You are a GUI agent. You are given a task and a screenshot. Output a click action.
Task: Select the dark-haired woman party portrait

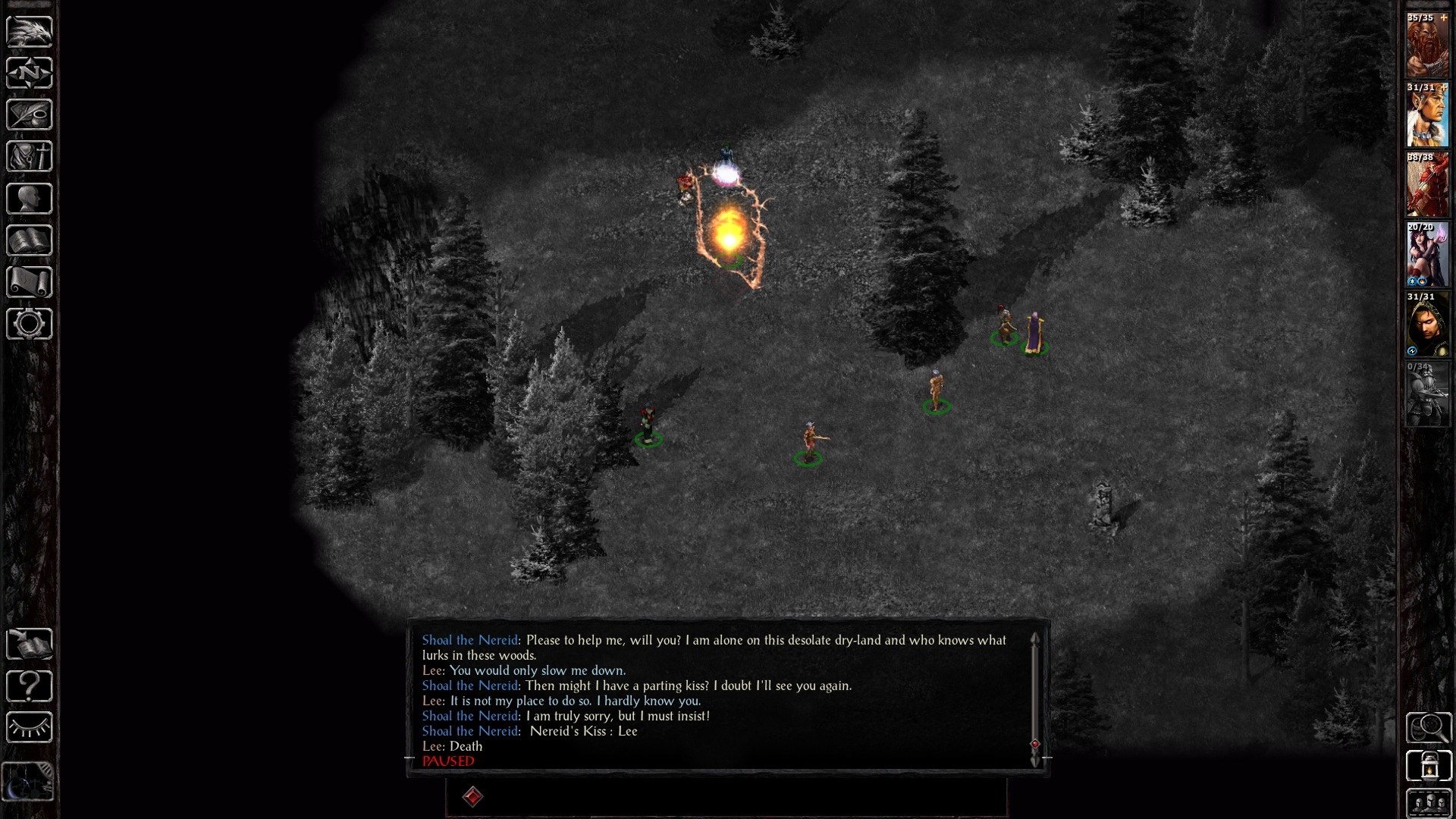pyautogui.click(x=1427, y=255)
